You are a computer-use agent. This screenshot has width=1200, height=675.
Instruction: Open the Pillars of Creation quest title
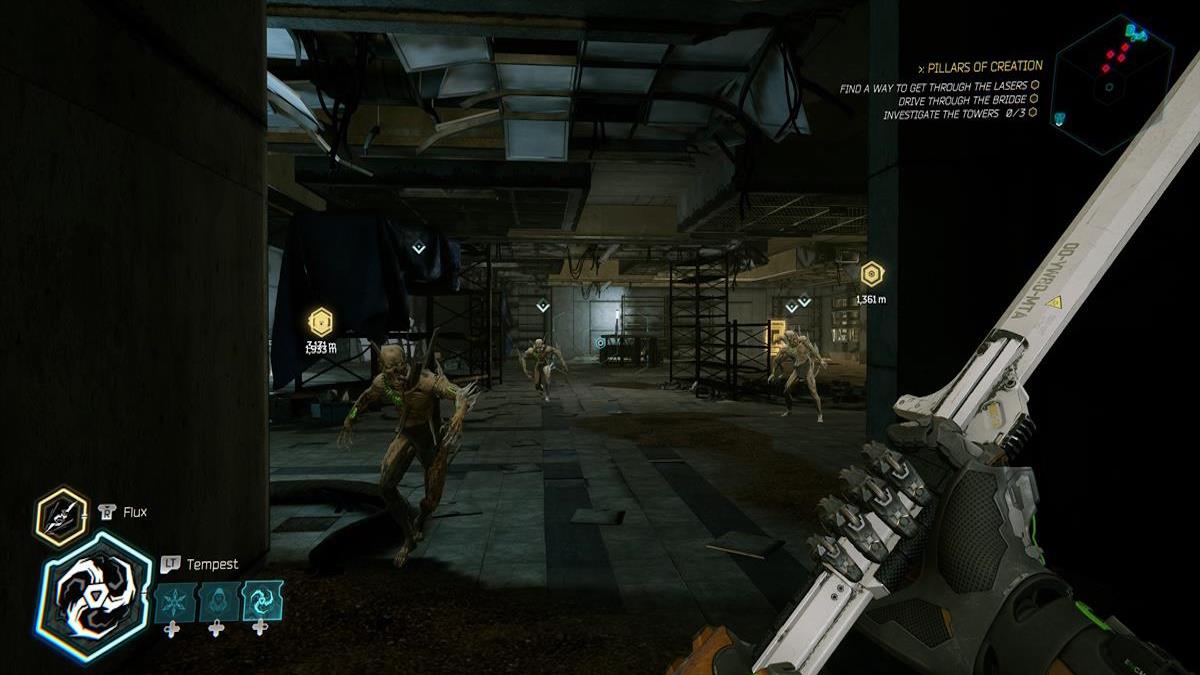[985, 67]
